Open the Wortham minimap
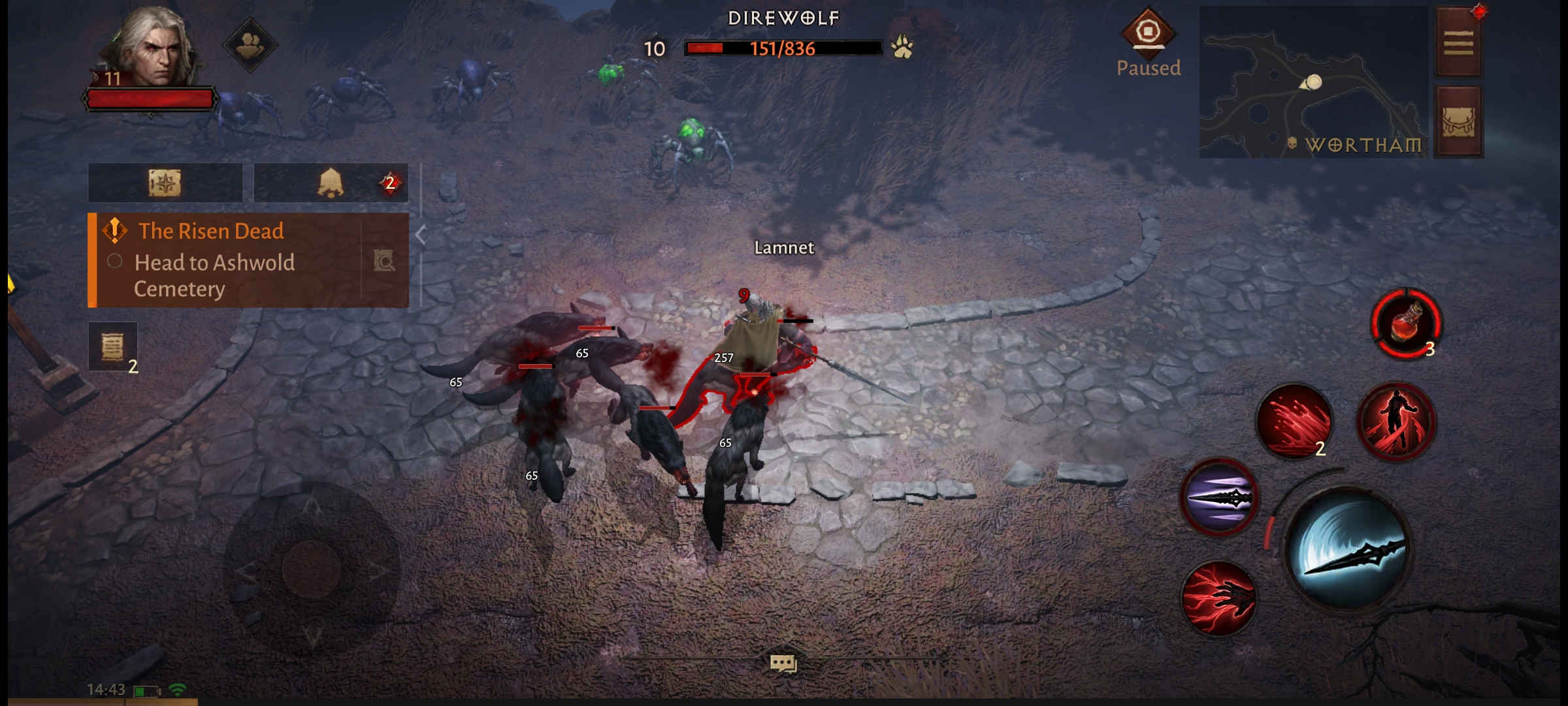This screenshot has width=1568, height=706. [x=1313, y=82]
